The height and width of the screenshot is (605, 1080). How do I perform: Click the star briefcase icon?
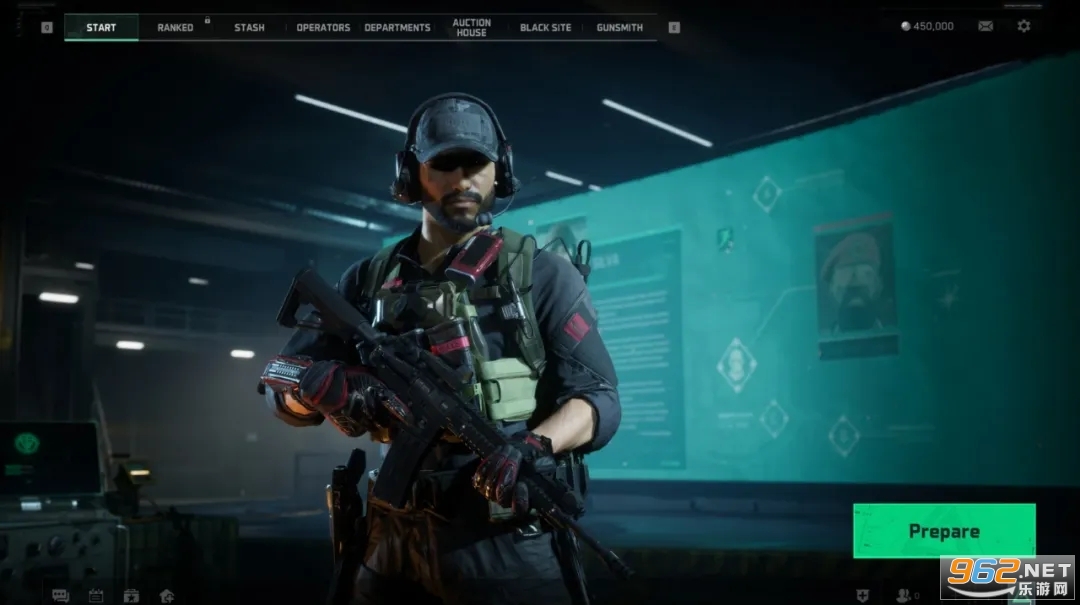click(x=131, y=596)
